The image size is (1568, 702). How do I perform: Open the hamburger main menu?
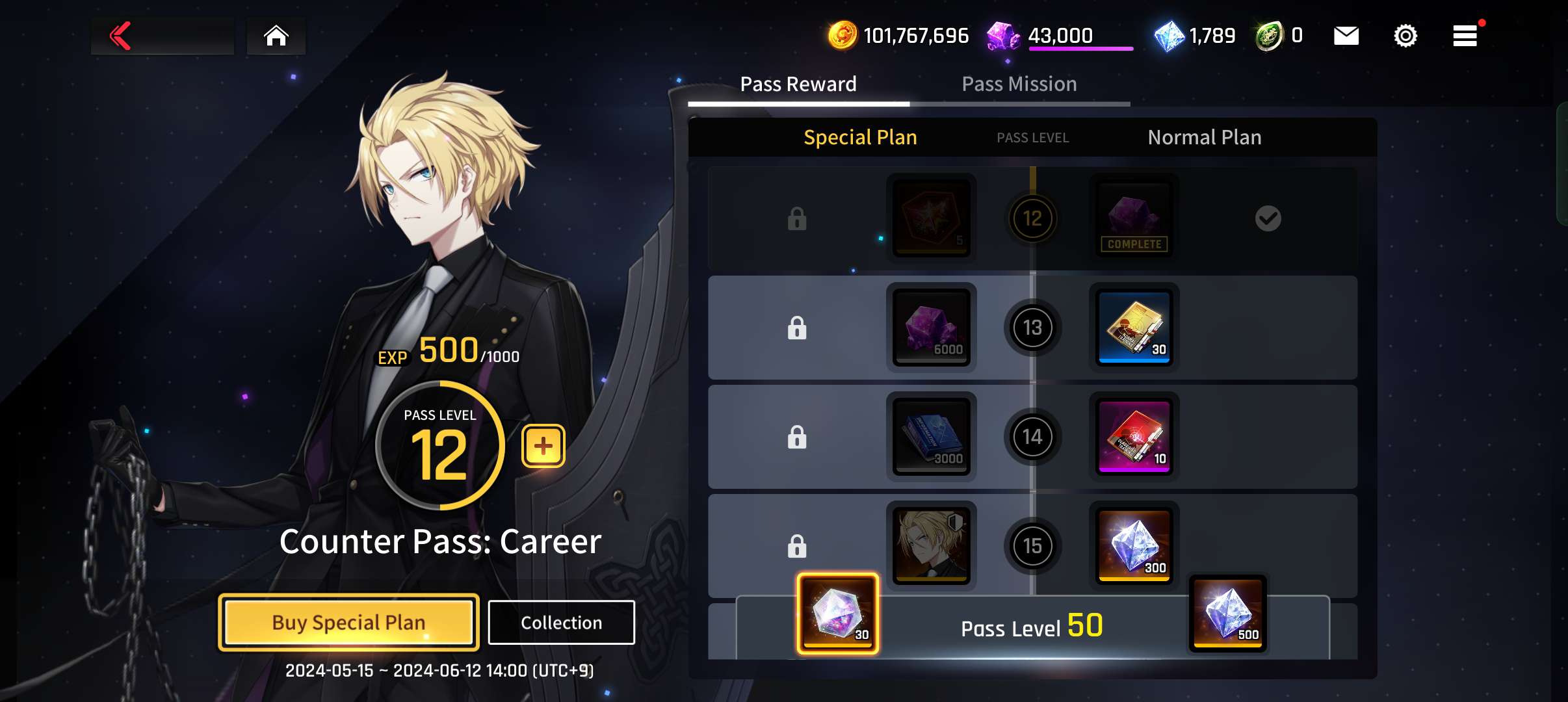[x=1465, y=36]
